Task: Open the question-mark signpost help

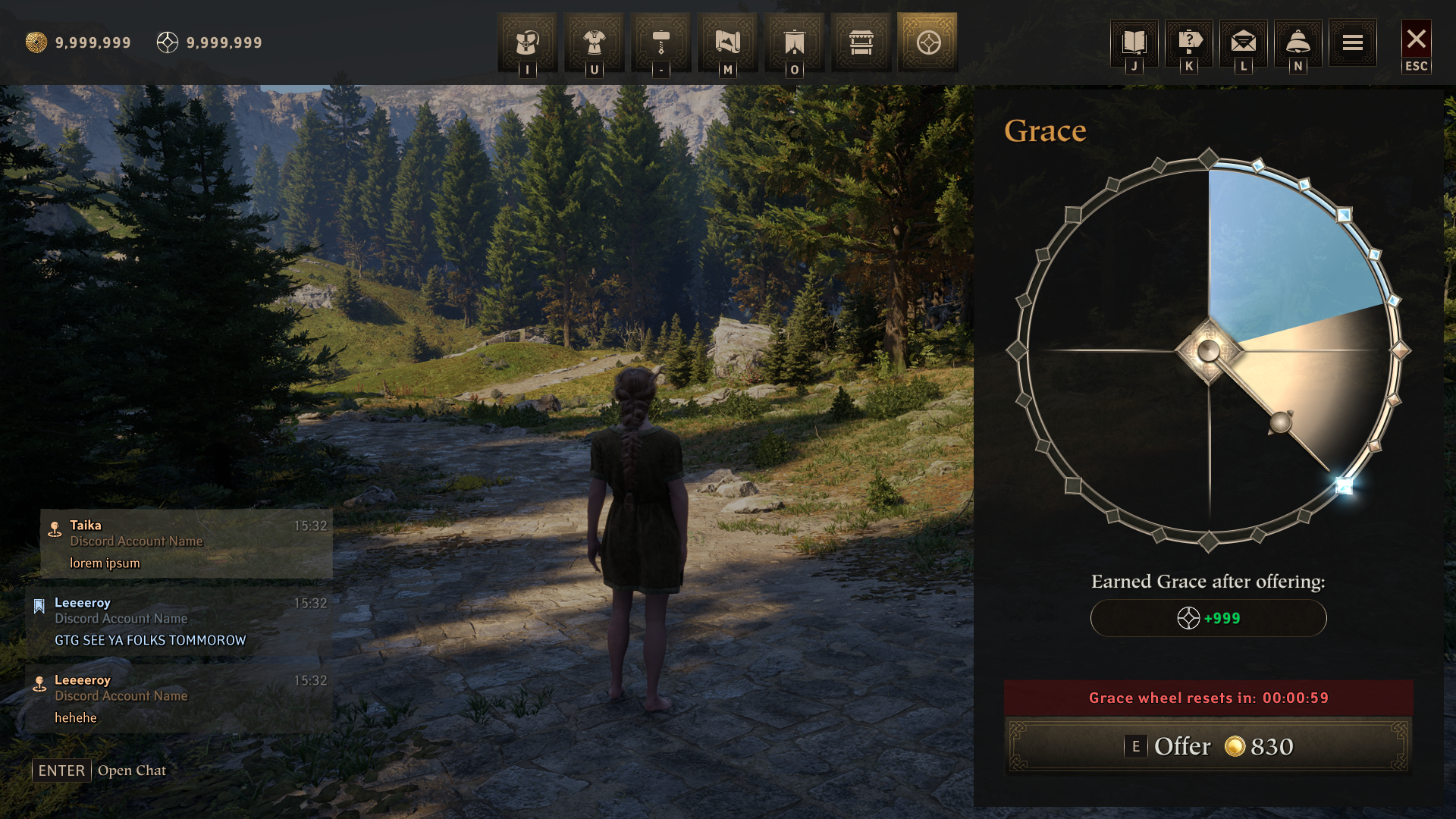Action: 1189,42
